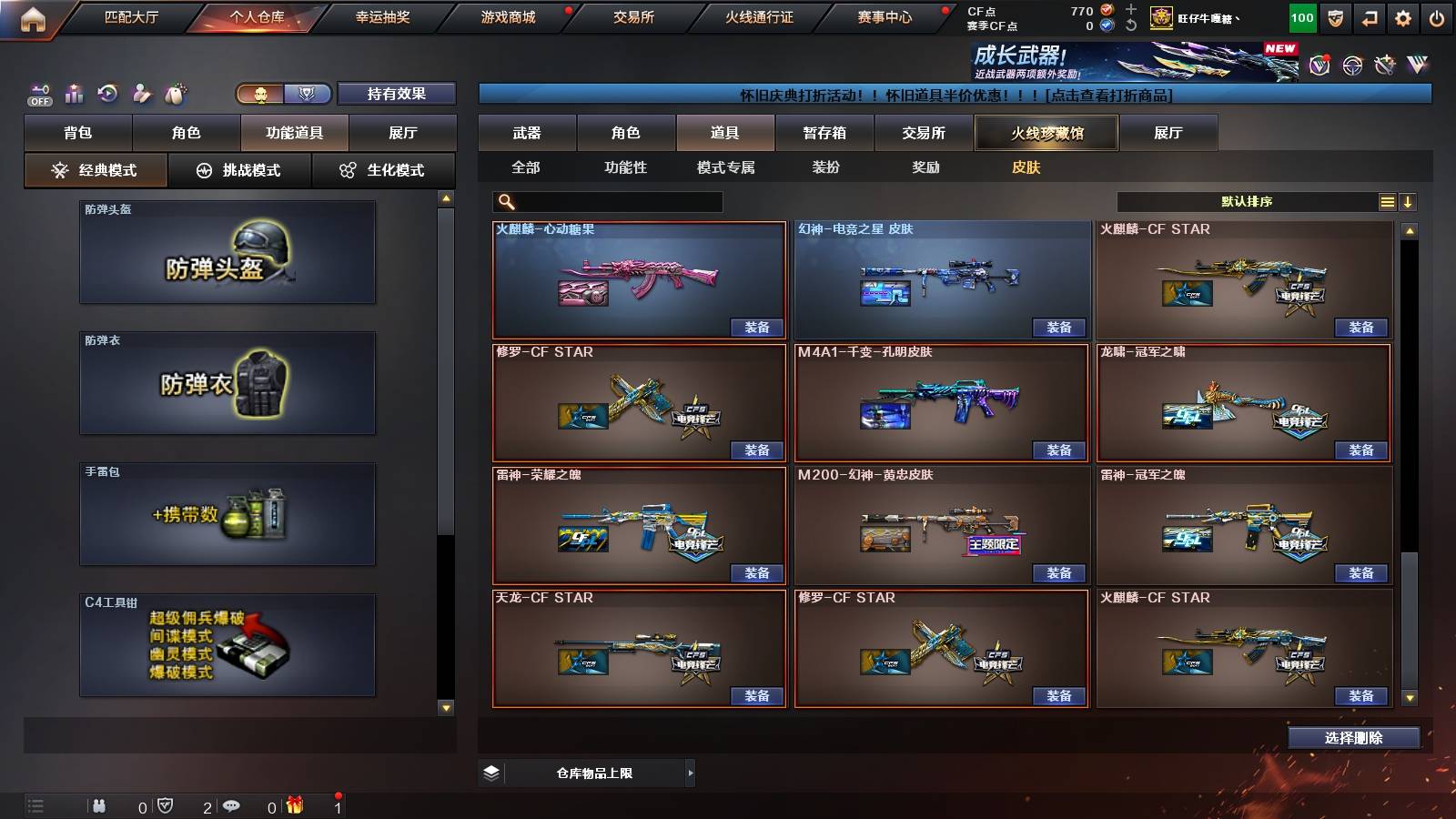
Task: Open the chat message icon in status bar
Action: pos(230,805)
